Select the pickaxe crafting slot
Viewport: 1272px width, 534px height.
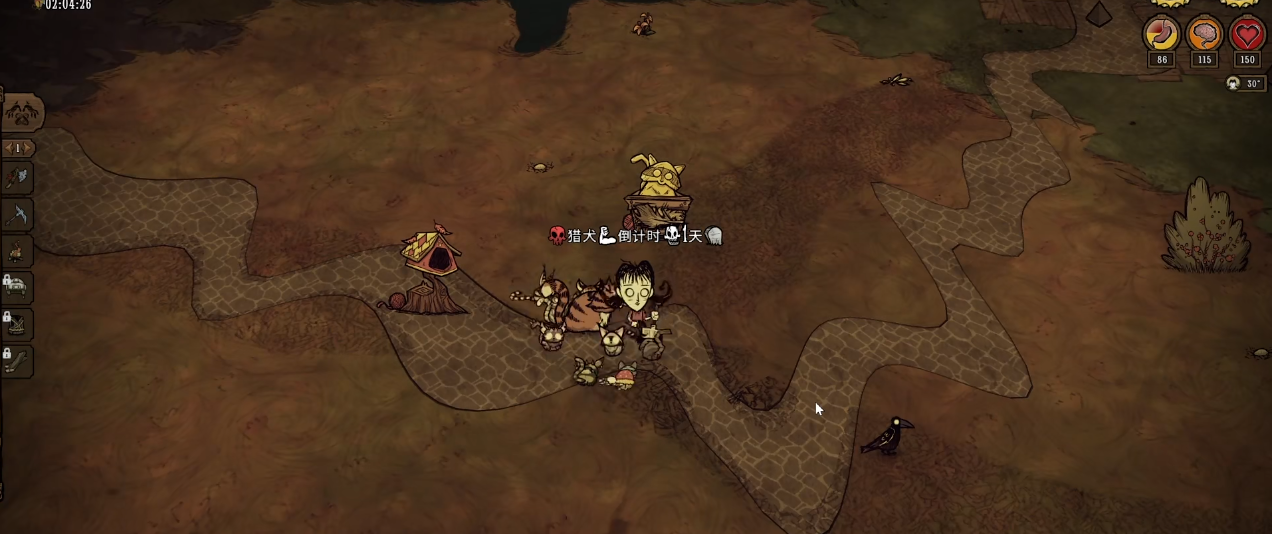tap(19, 215)
